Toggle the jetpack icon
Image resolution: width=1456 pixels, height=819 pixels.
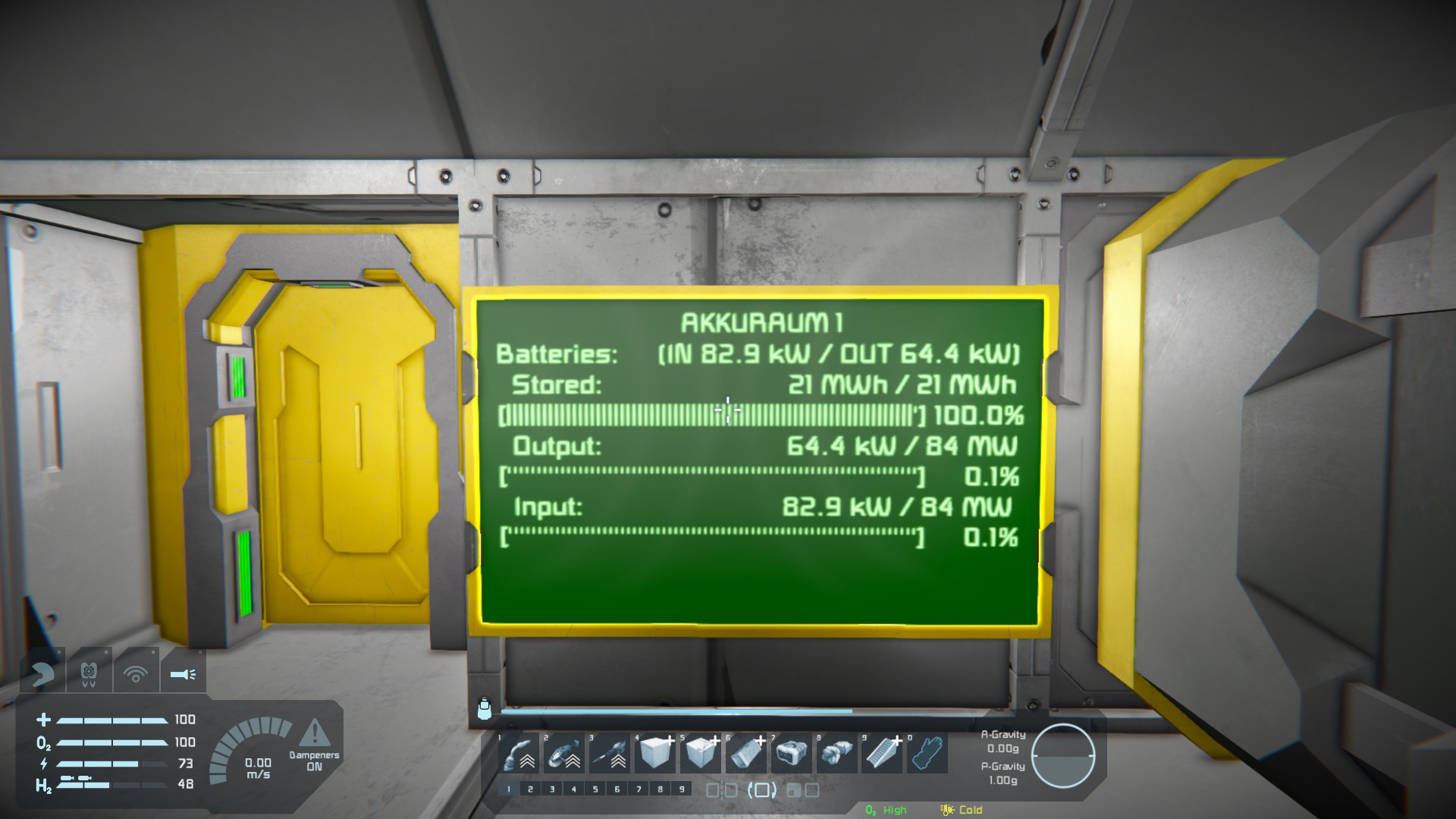coord(89,673)
